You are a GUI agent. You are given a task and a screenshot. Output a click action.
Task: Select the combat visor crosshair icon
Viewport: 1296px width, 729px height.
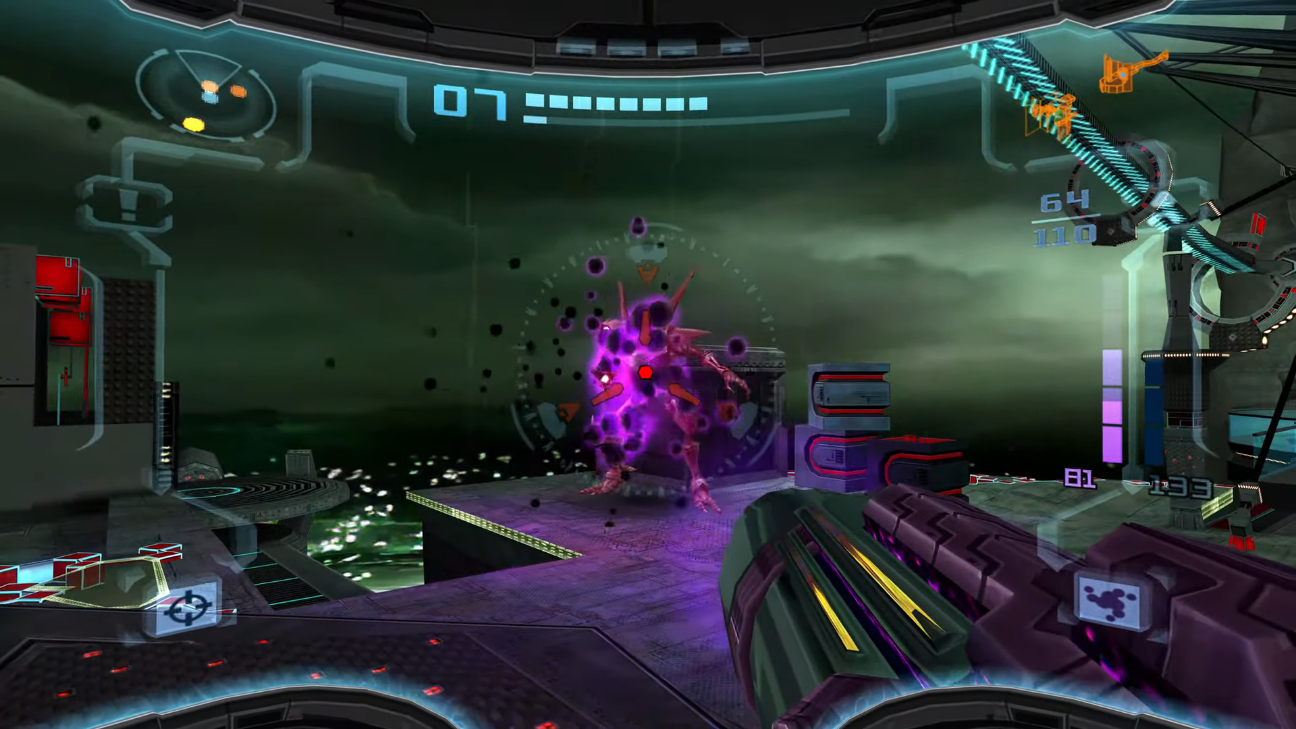click(x=188, y=608)
